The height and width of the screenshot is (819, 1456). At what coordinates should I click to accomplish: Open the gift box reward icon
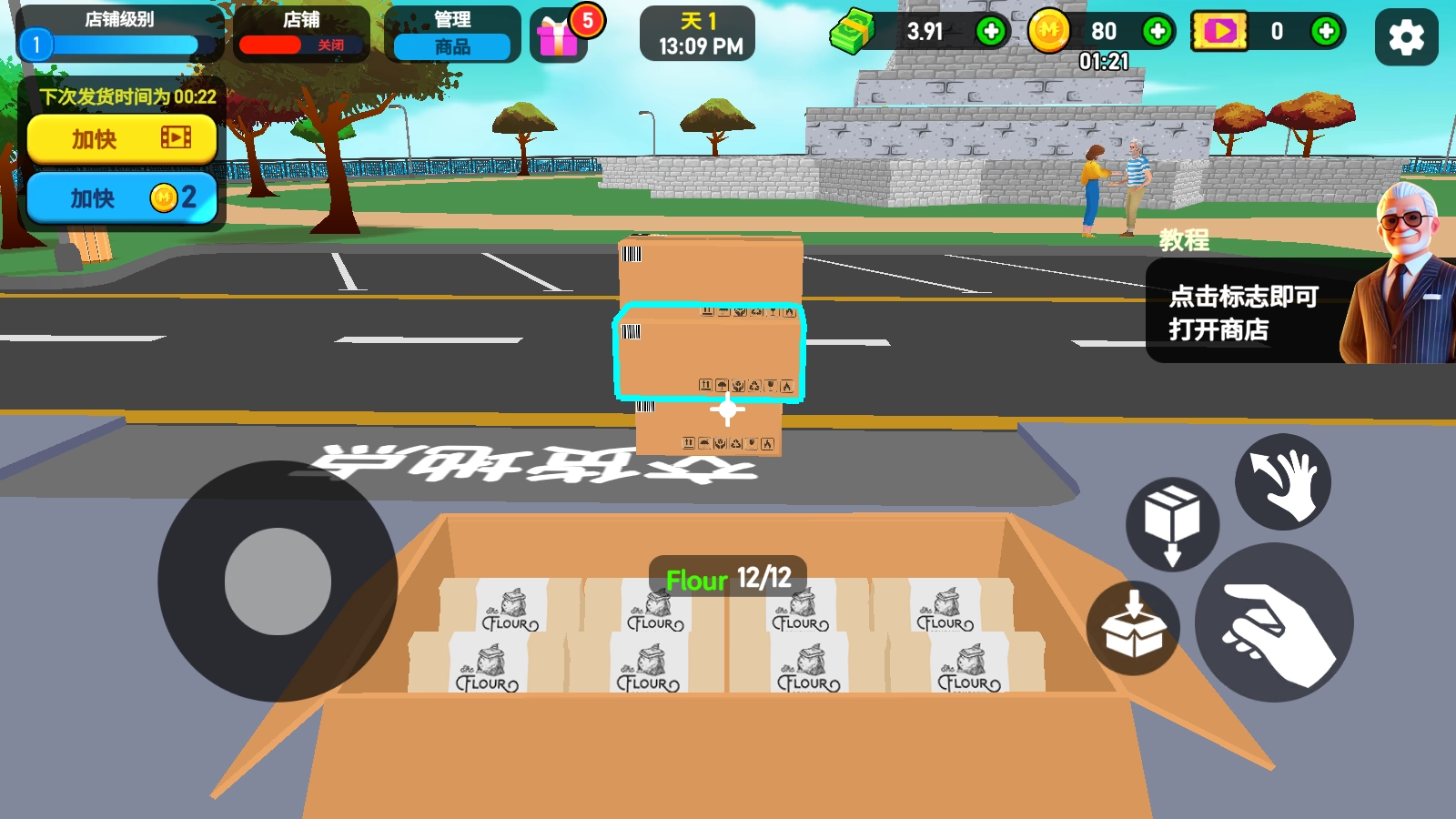click(558, 37)
